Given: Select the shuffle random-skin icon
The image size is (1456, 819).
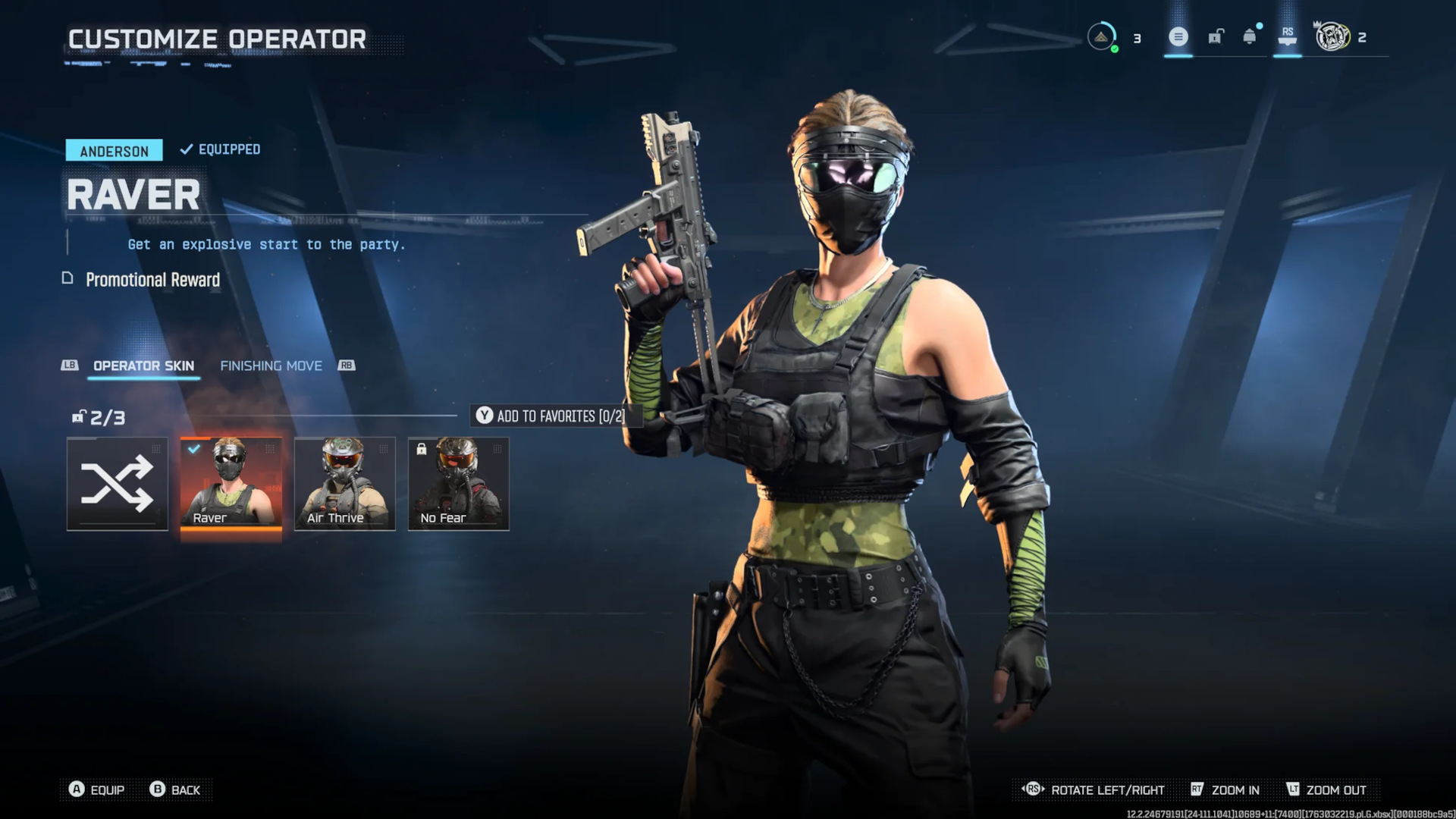Looking at the screenshot, I should (x=117, y=484).
